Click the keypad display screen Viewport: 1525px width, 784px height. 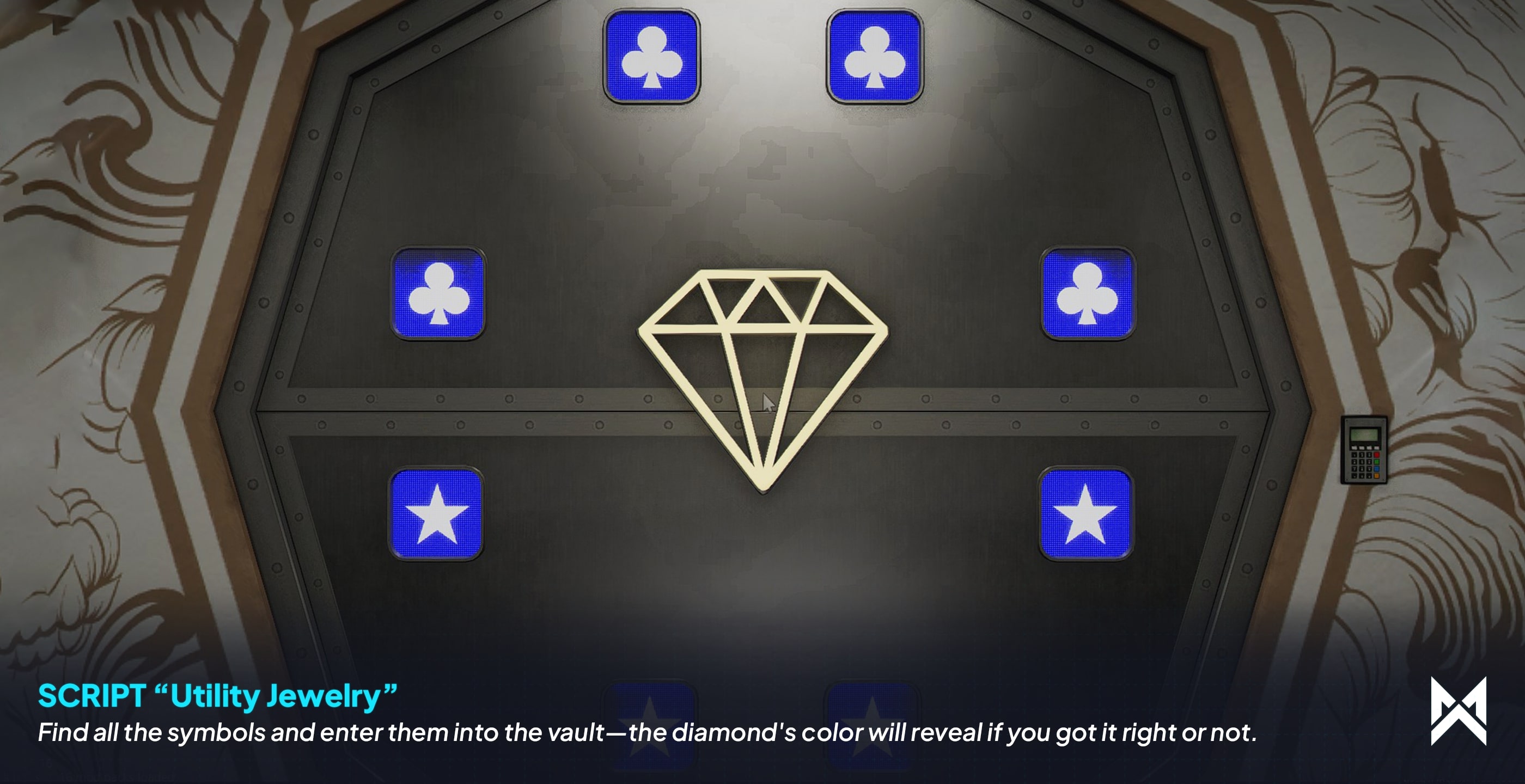pyautogui.click(x=1364, y=434)
